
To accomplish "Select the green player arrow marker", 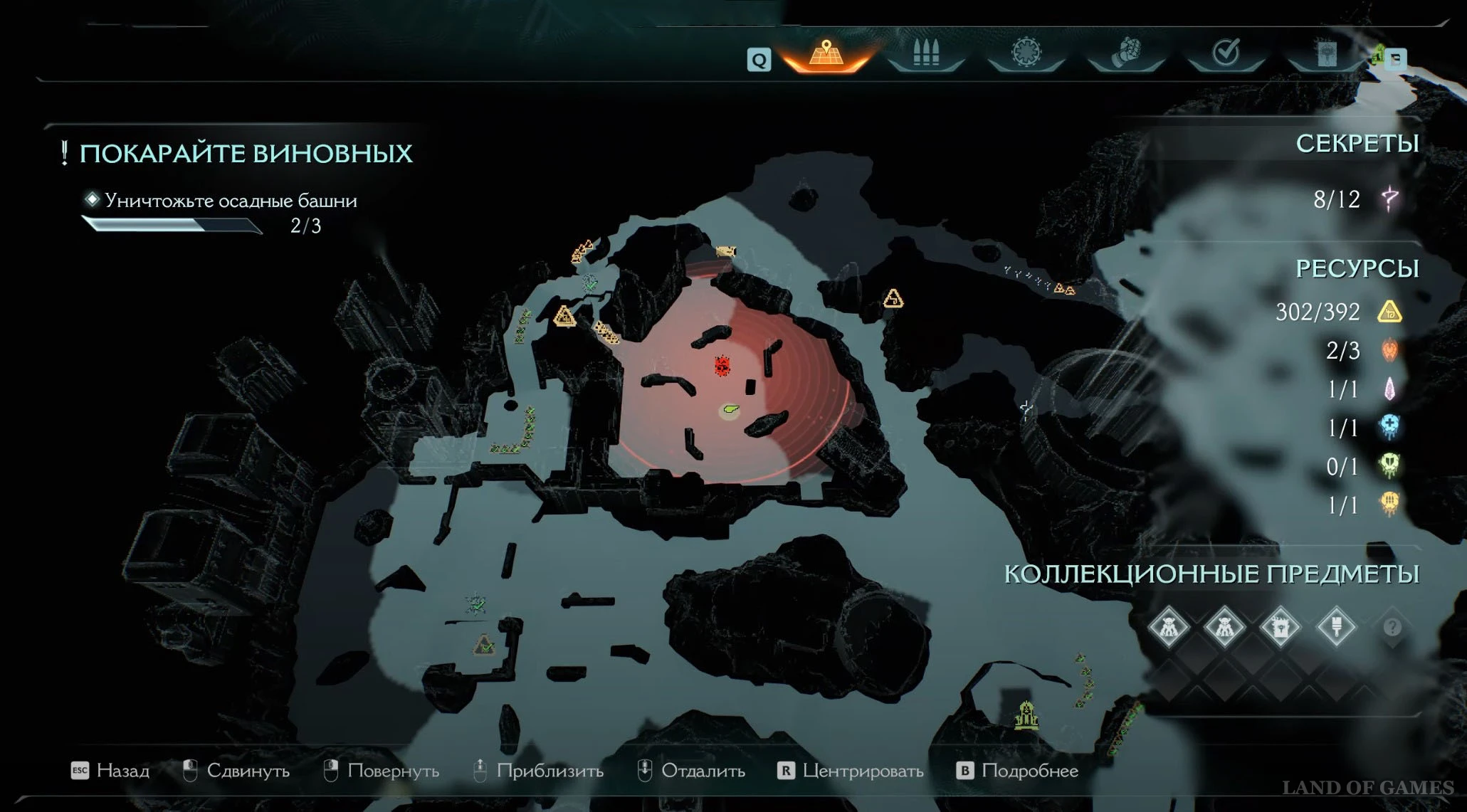I will tap(730, 410).
